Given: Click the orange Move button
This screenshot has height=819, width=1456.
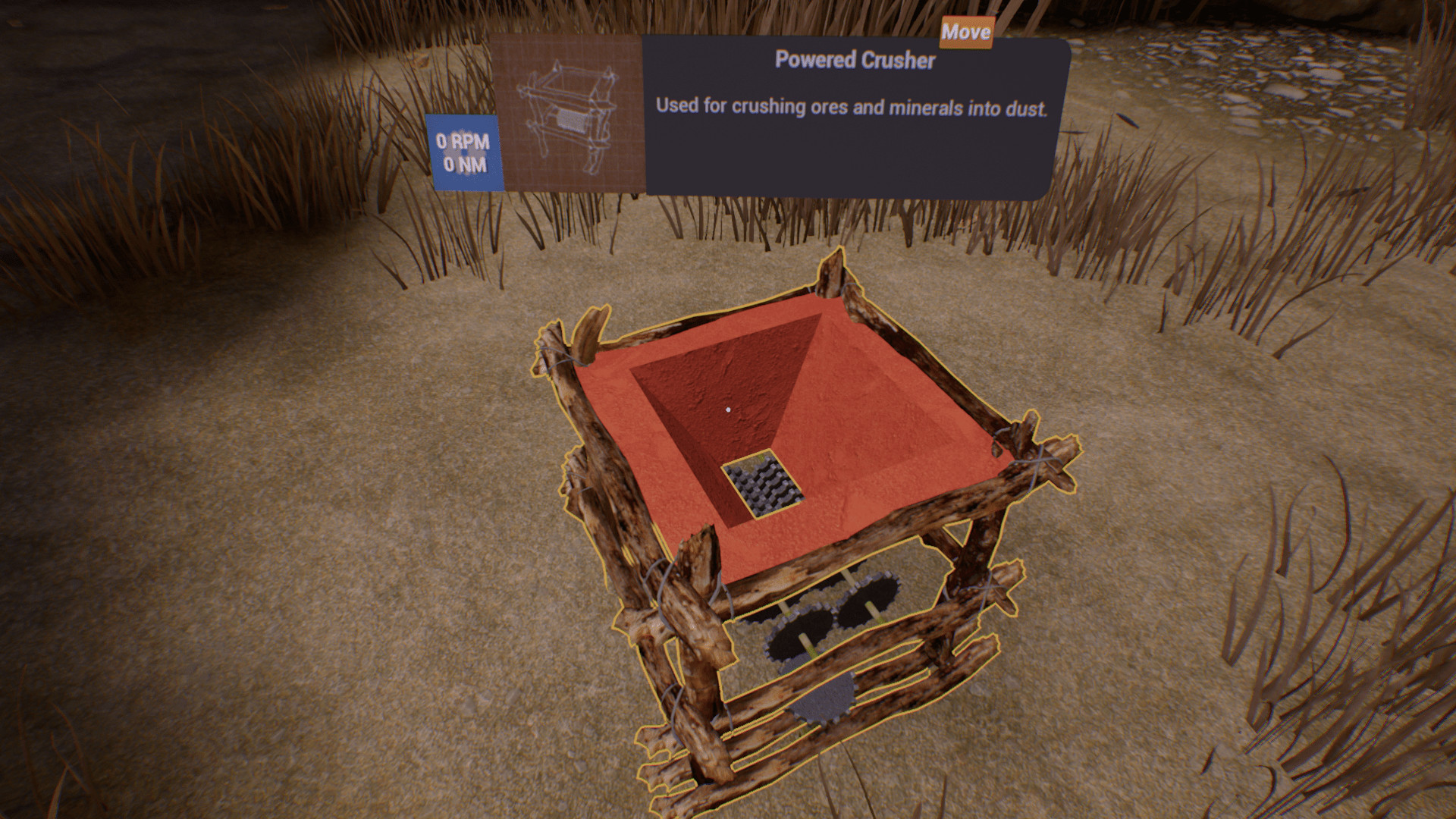Looking at the screenshot, I should (965, 33).
